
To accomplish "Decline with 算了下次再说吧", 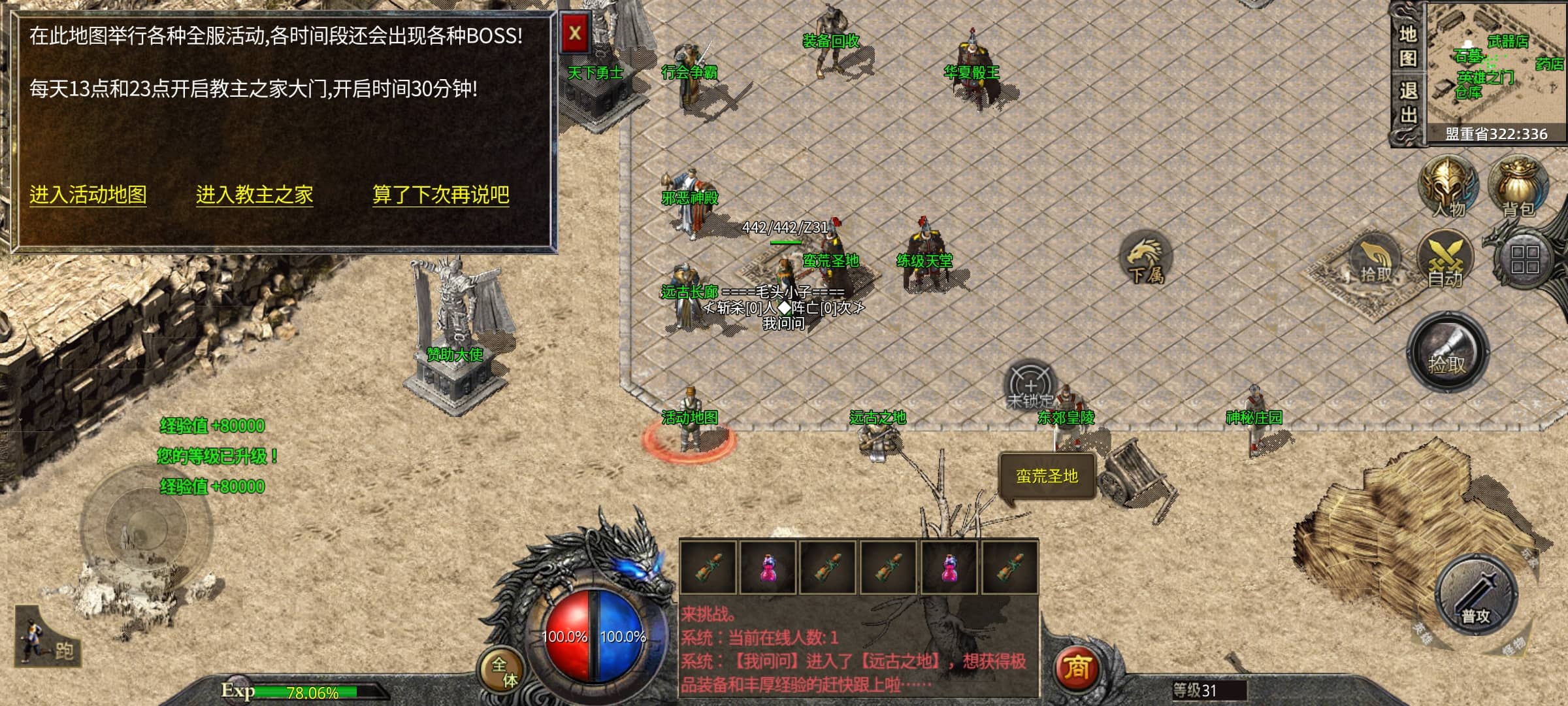I will coord(440,195).
